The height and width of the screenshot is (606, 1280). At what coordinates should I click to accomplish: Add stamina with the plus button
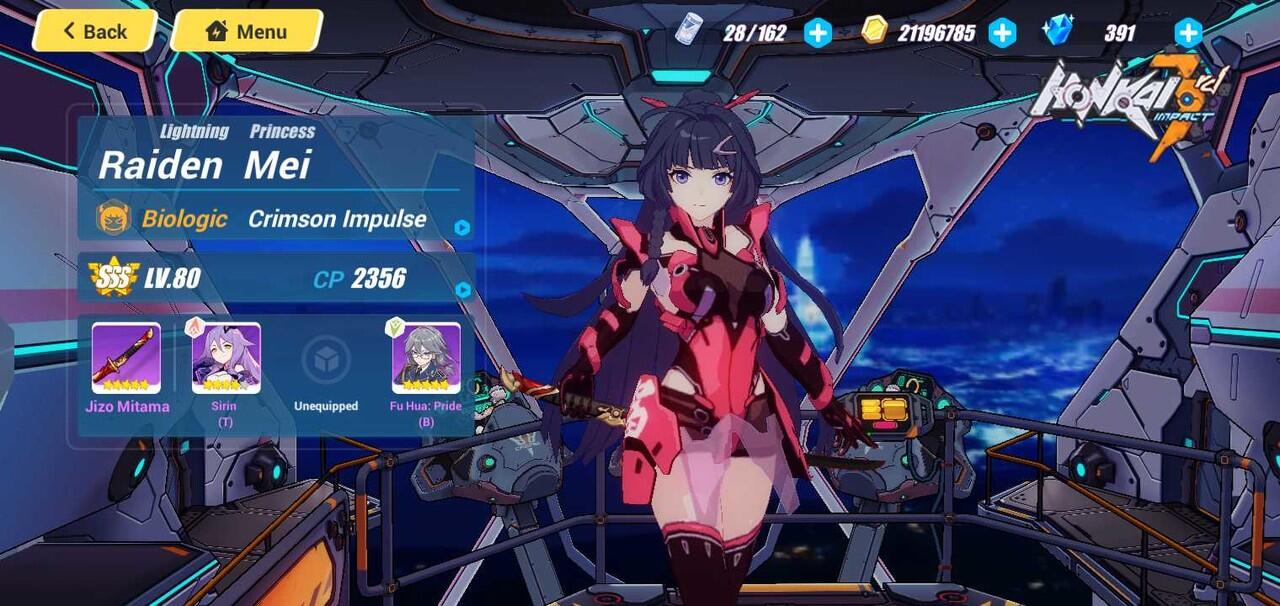tap(818, 33)
